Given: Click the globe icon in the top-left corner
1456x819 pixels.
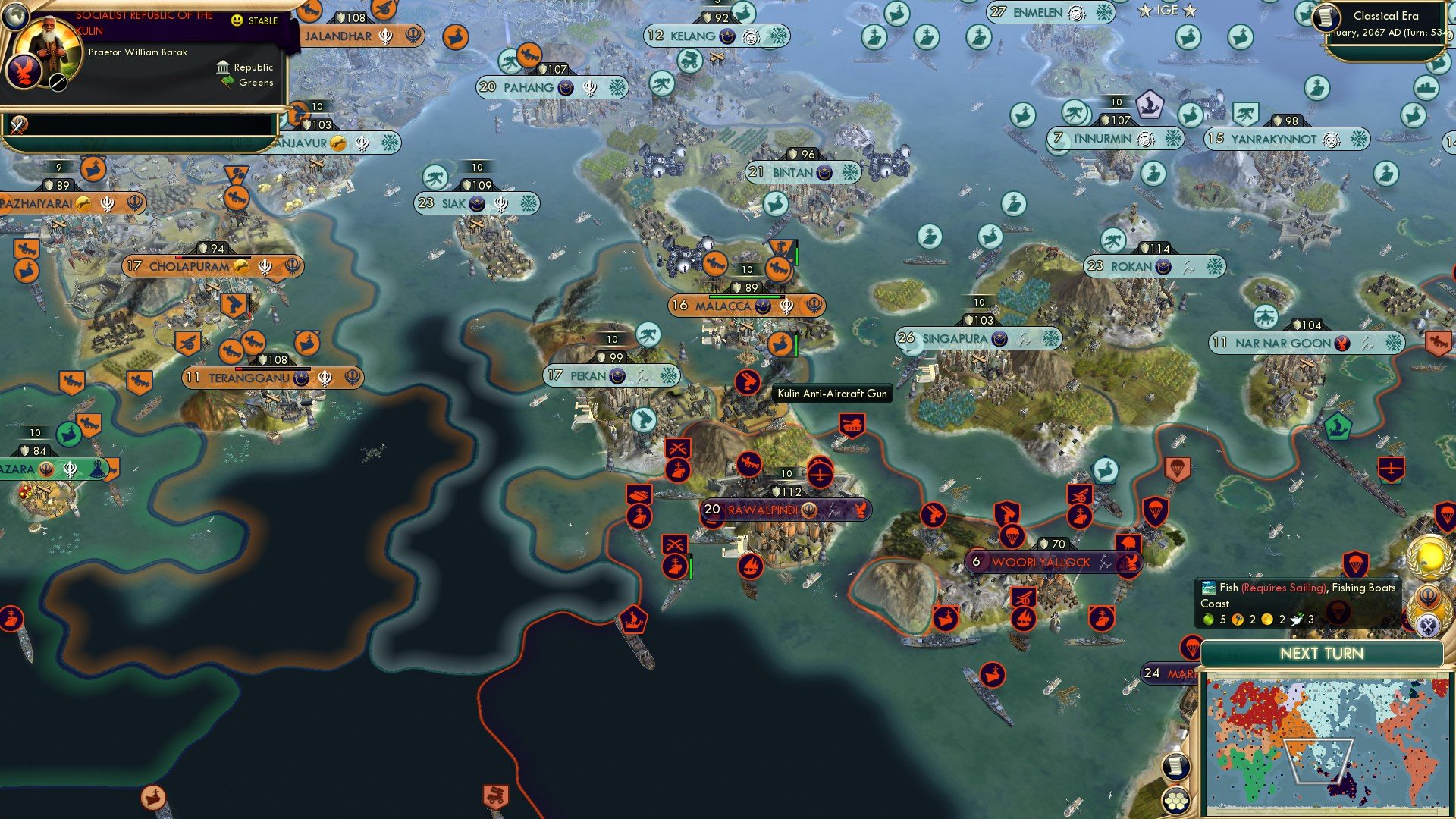Looking at the screenshot, I should pos(17,17).
